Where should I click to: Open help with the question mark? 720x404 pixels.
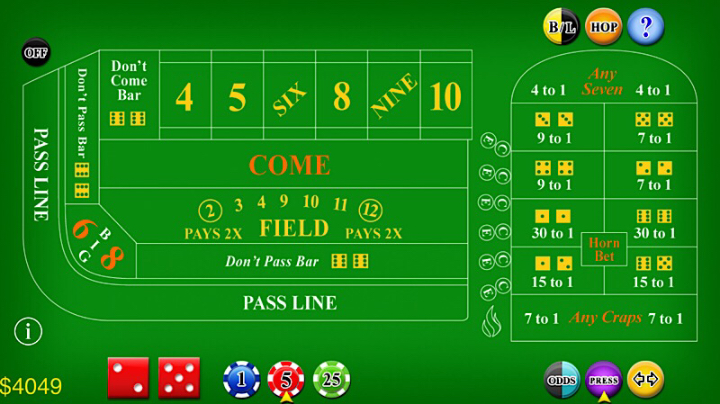coord(646,26)
